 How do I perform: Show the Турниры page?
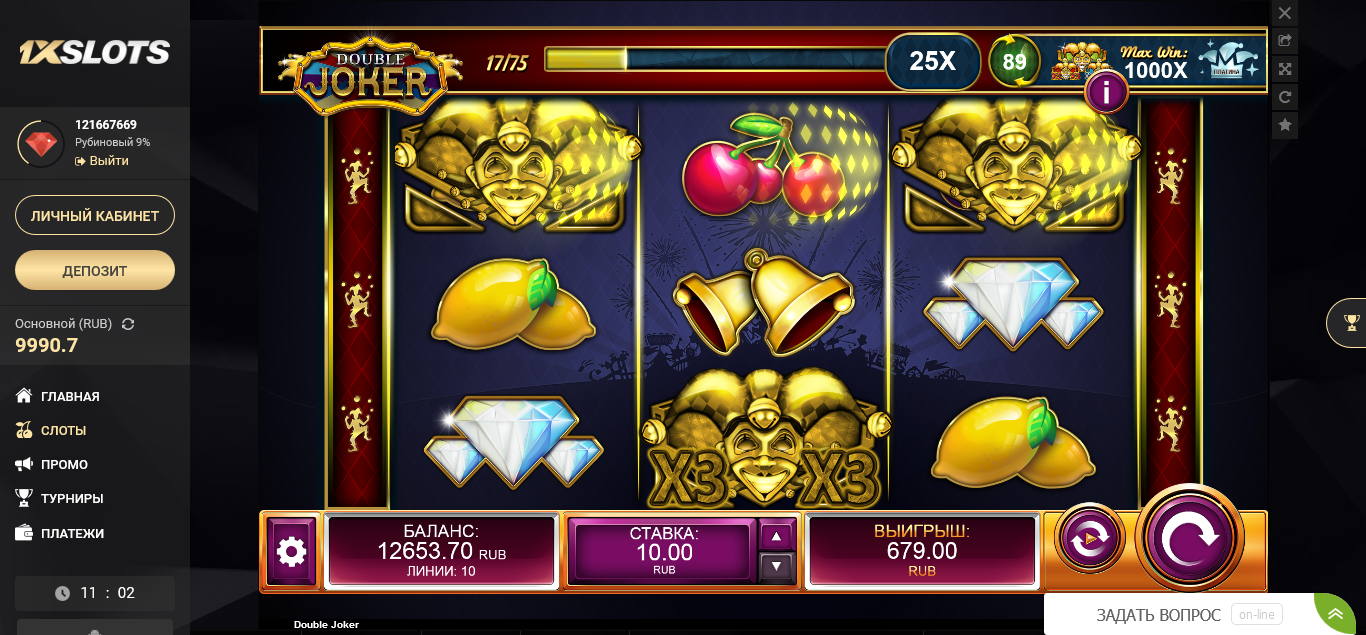[x=72, y=499]
